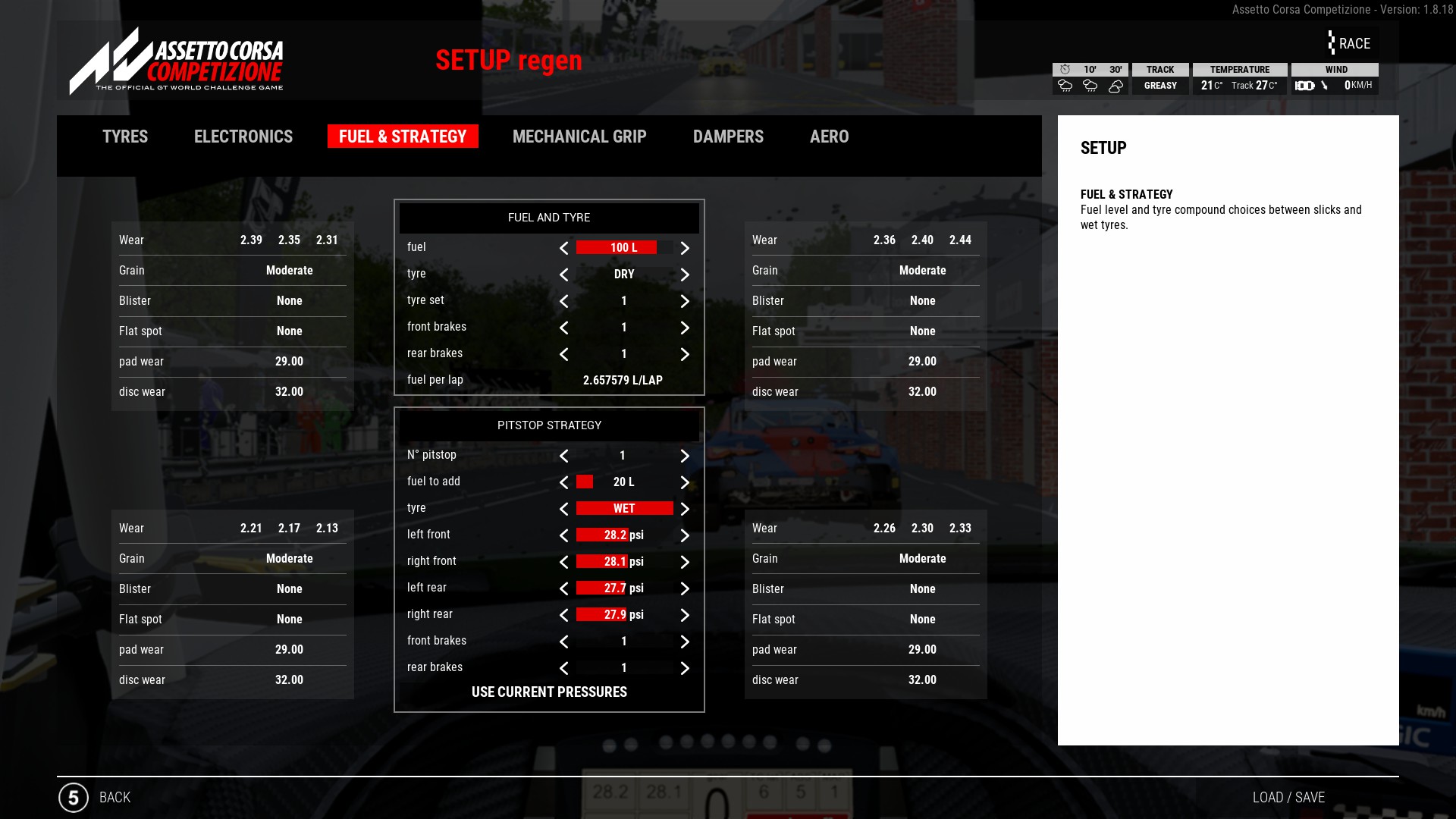Show the Aero setup tab
1456x819 pixels.
829,136
